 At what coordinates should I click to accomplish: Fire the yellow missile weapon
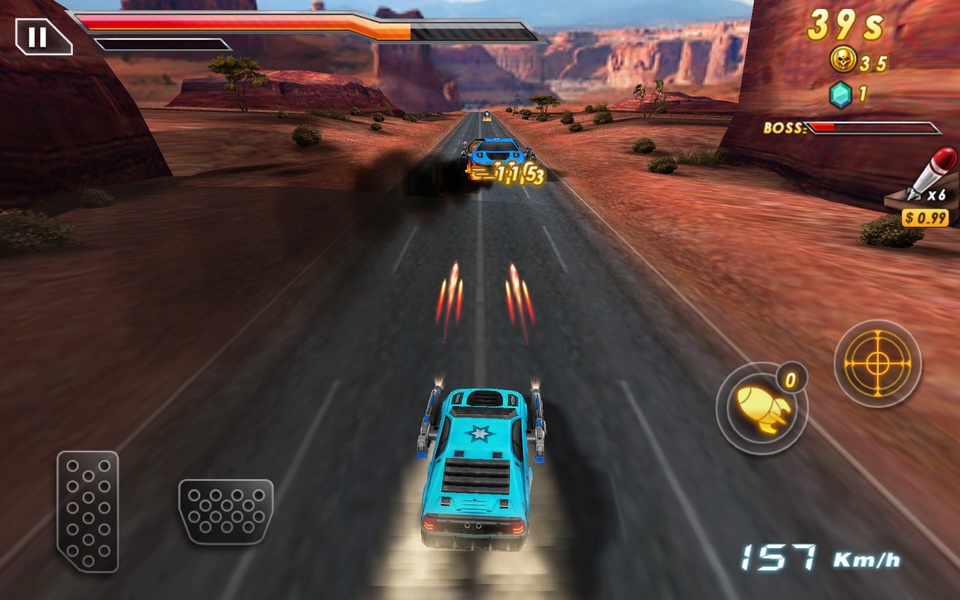(761, 408)
